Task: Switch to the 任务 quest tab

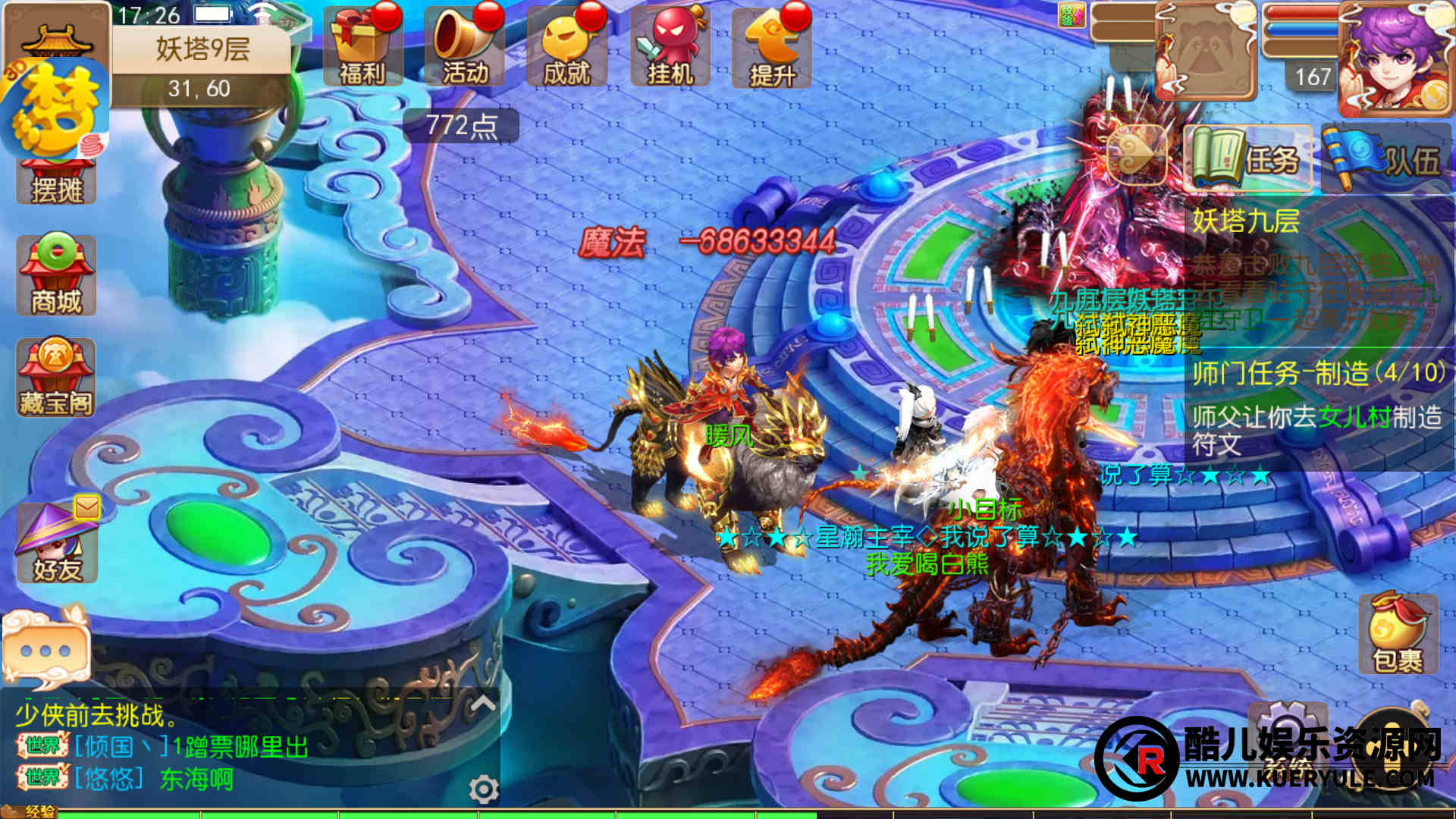Action: coord(1247,158)
